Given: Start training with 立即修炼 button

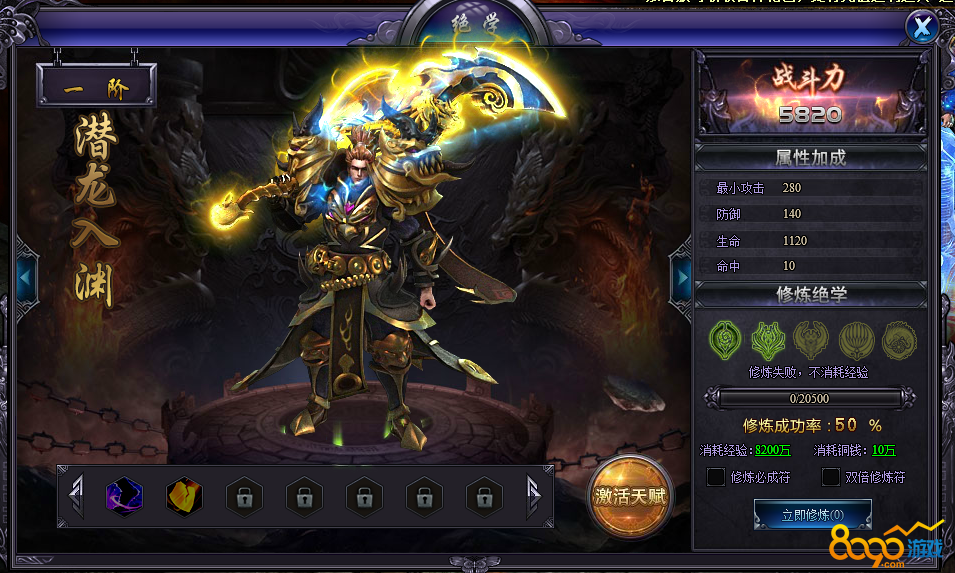Looking at the screenshot, I should click(812, 515).
